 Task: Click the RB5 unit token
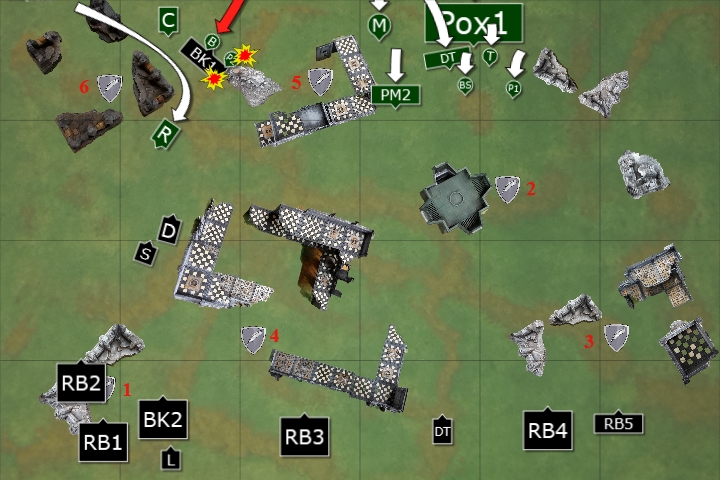pos(618,424)
